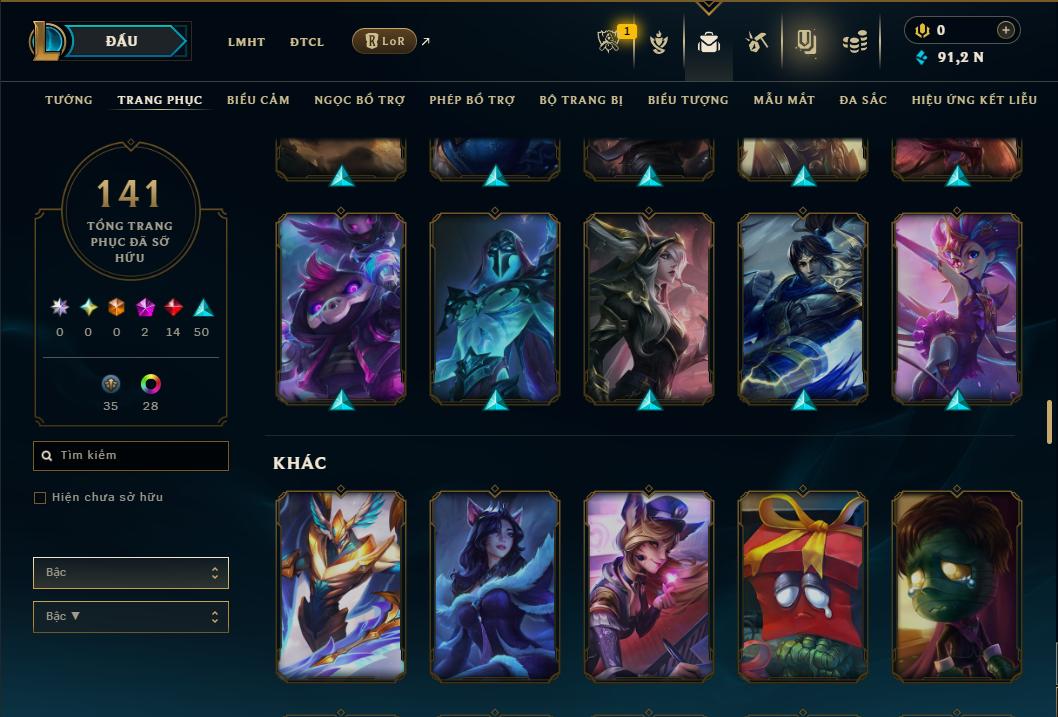Go to the PHÉP BỔ TRỢ tab
1058x717 pixels.
472,100
